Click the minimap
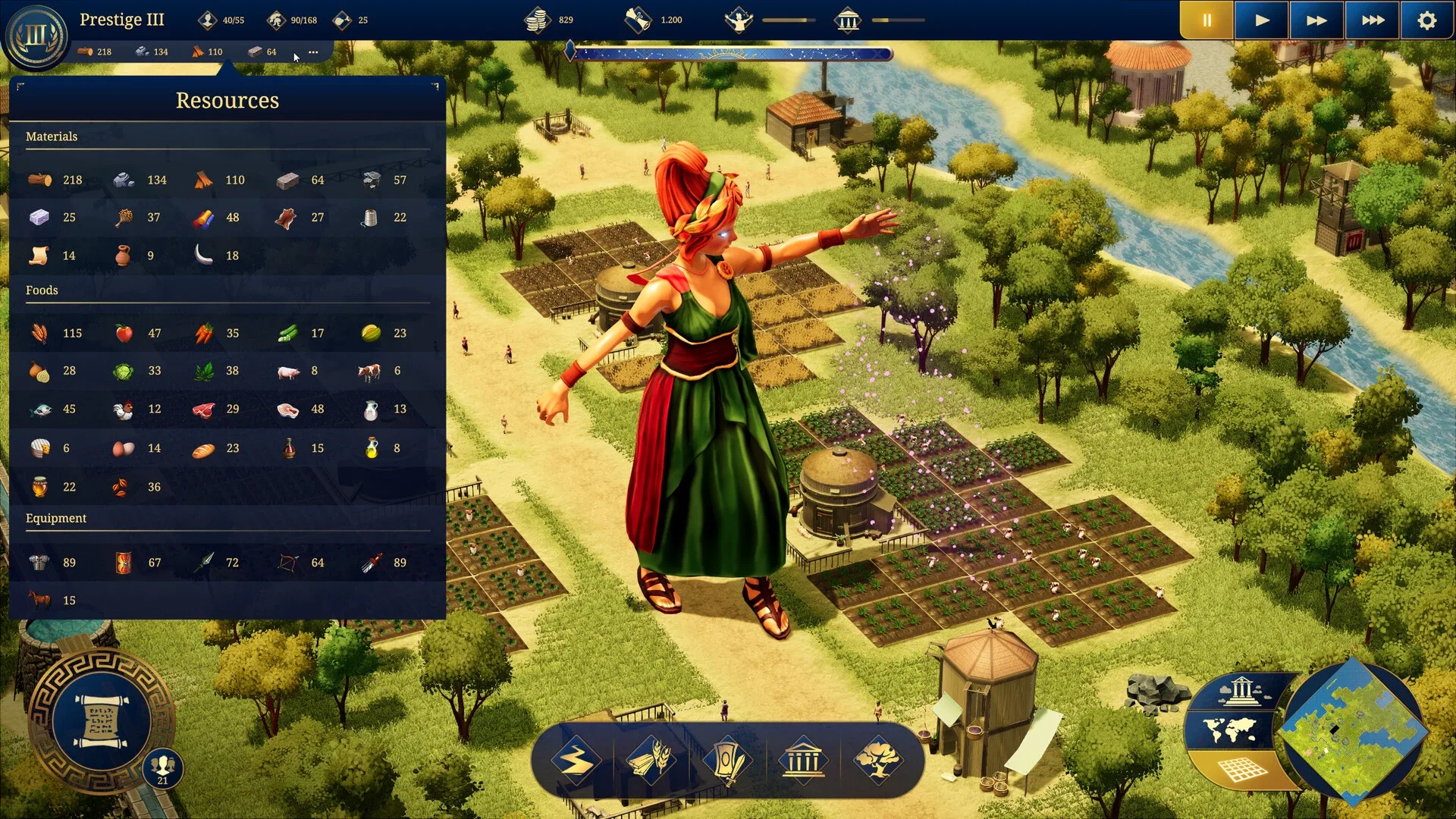Viewport: 1456px width, 819px height. pyautogui.click(x=1354, y=733)
